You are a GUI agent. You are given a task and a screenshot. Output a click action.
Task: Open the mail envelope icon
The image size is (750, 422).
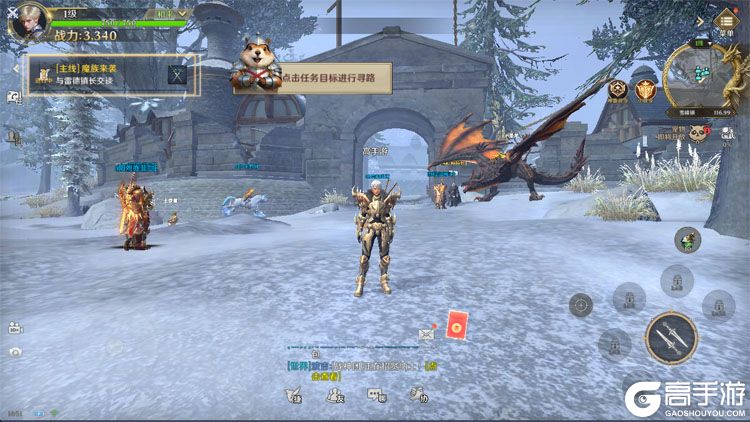click(x=427, y=333)
